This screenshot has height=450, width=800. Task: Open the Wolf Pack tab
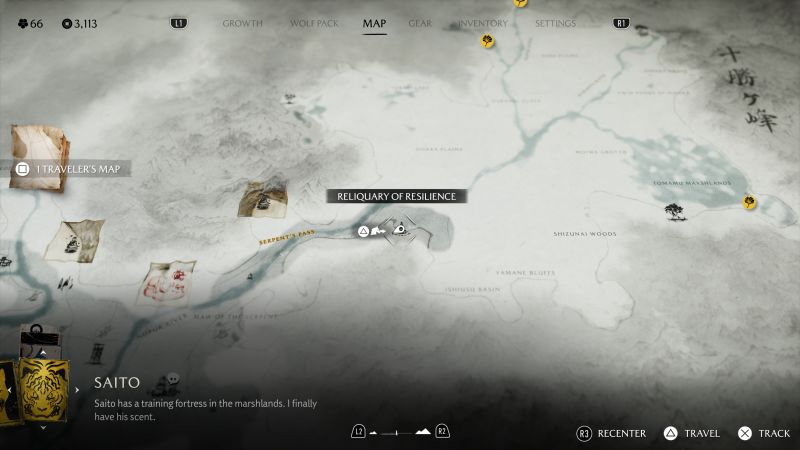coord(312,23)
